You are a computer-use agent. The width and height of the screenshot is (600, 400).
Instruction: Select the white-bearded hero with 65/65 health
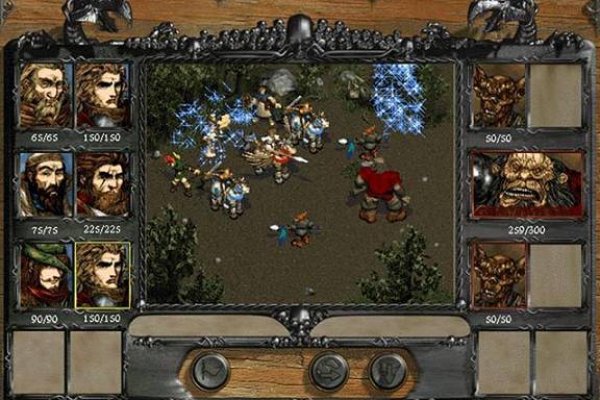(45, 96)
